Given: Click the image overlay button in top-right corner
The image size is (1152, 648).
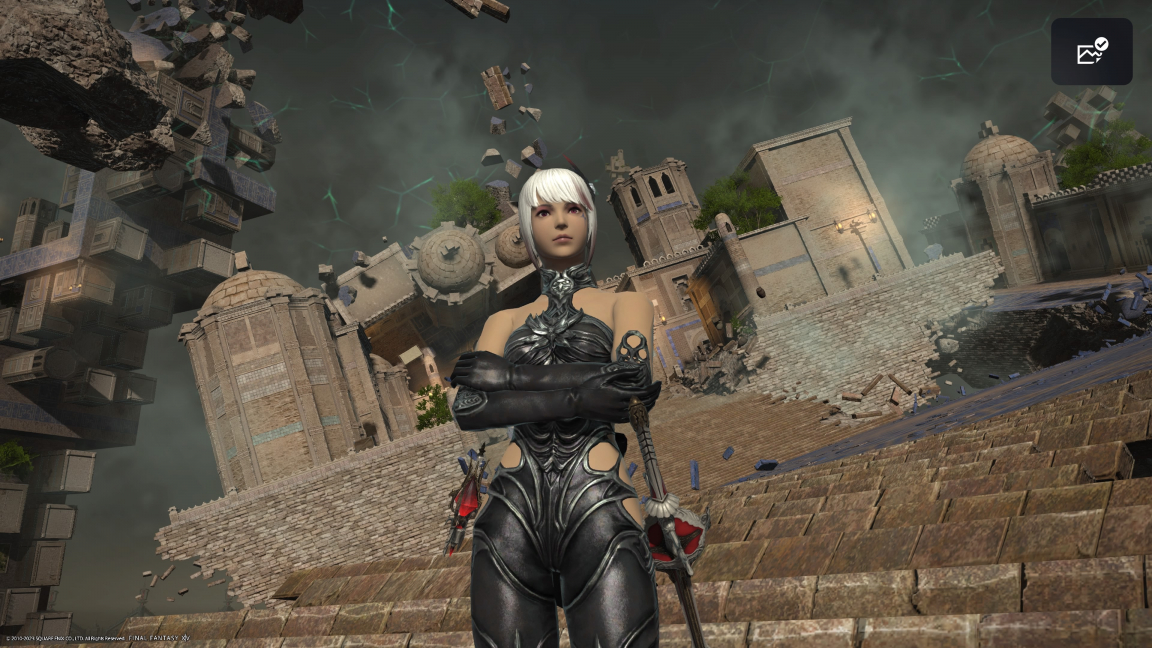Looking at the screenshot, I should 1091,51.
